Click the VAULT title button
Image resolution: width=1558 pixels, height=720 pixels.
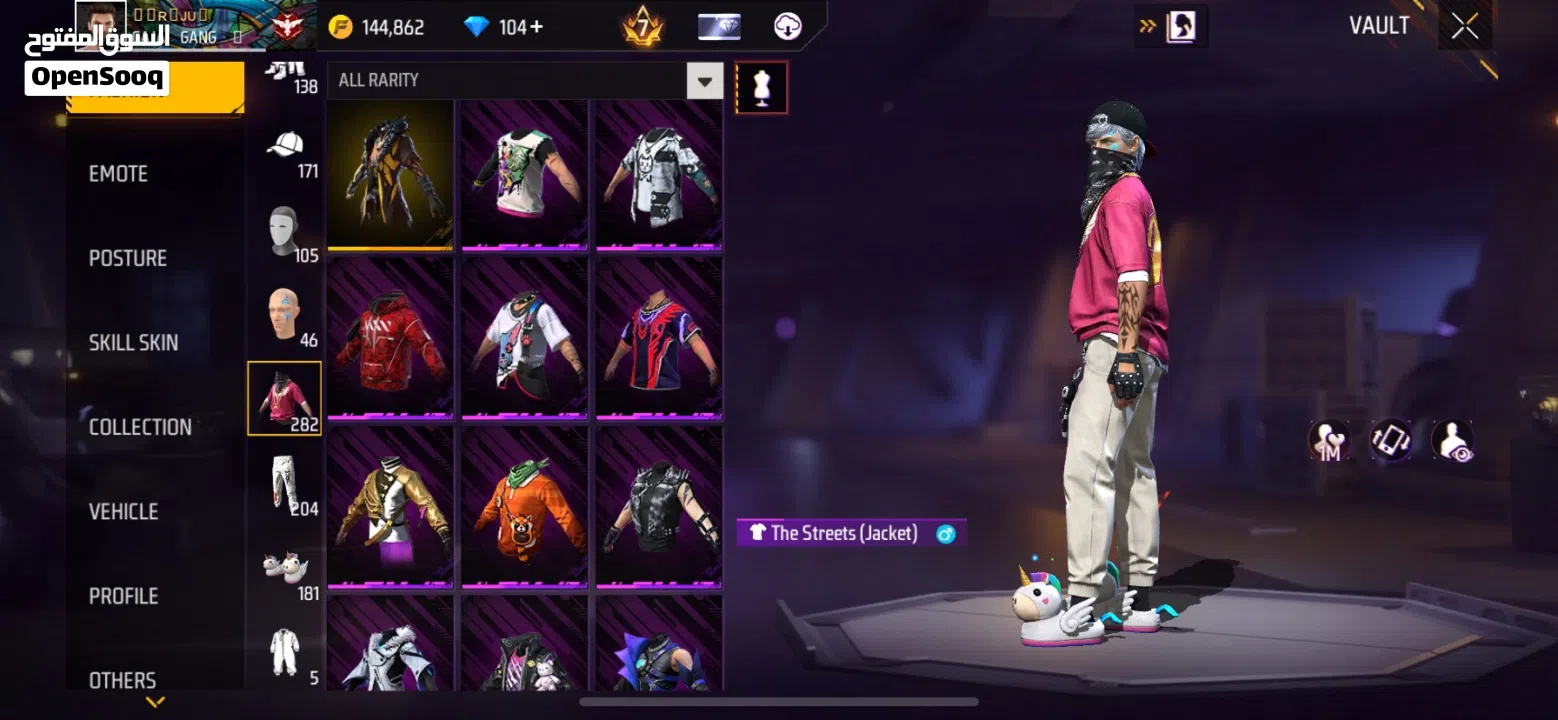click(x=1379, y=25)
